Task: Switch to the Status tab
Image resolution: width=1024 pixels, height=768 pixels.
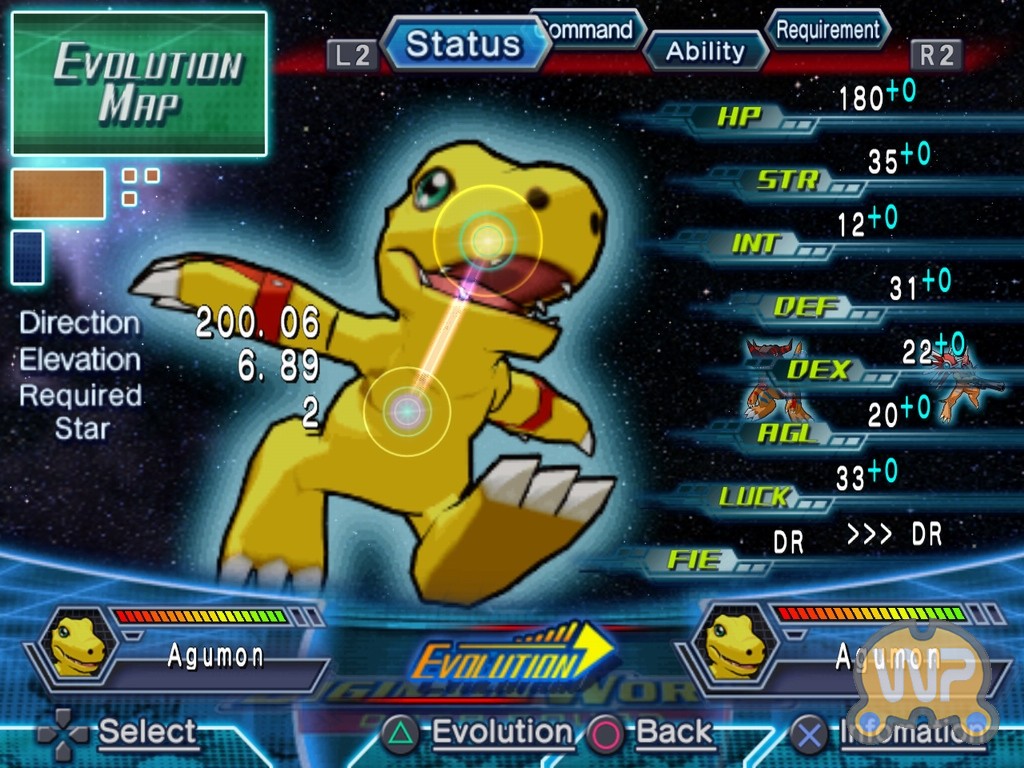Action: pyautogui.click(x=464, y=45)
